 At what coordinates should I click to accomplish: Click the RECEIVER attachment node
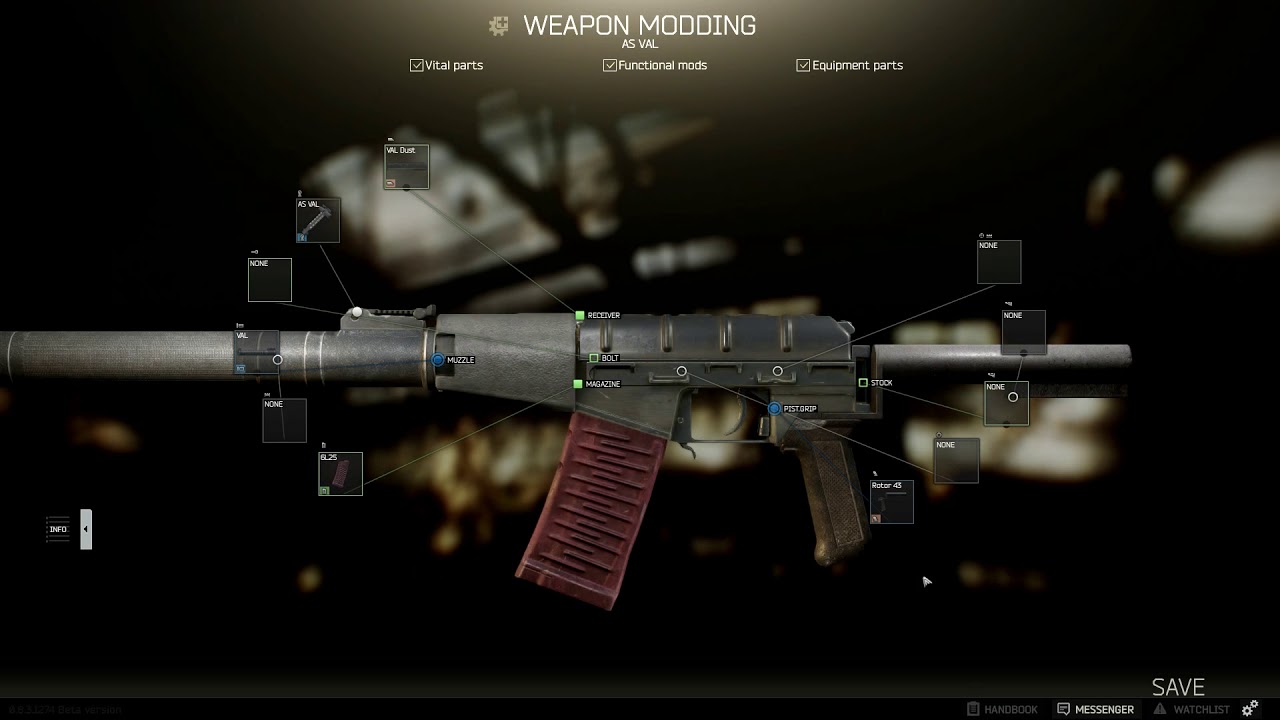tap(580, 316)
